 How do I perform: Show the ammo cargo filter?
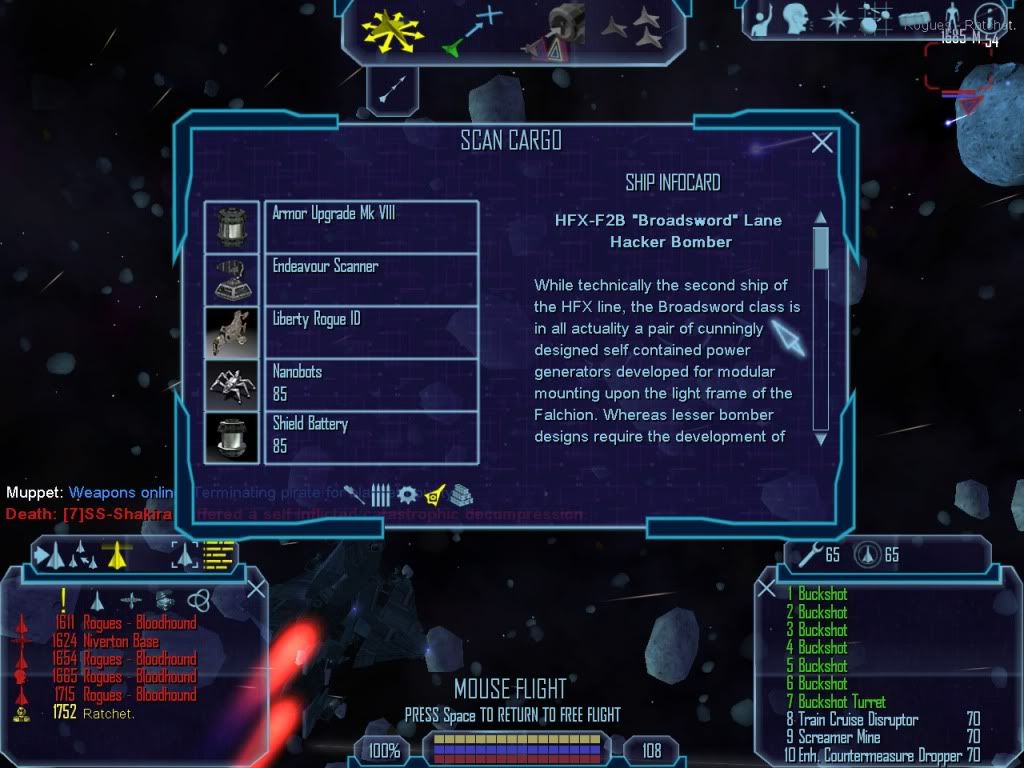(381, 494)
